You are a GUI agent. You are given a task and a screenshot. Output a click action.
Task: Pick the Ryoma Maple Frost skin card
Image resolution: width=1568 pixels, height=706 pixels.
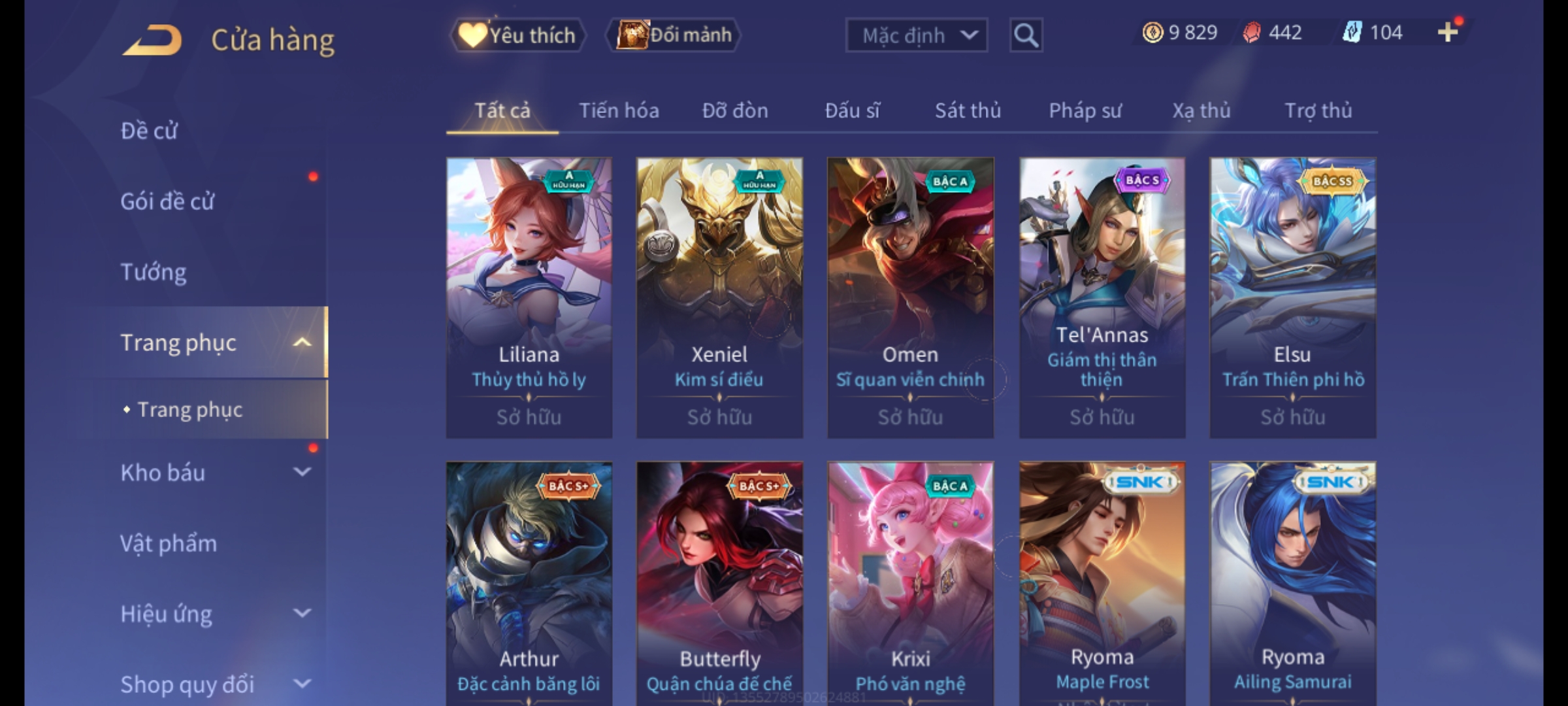[x=1102, y=582]
